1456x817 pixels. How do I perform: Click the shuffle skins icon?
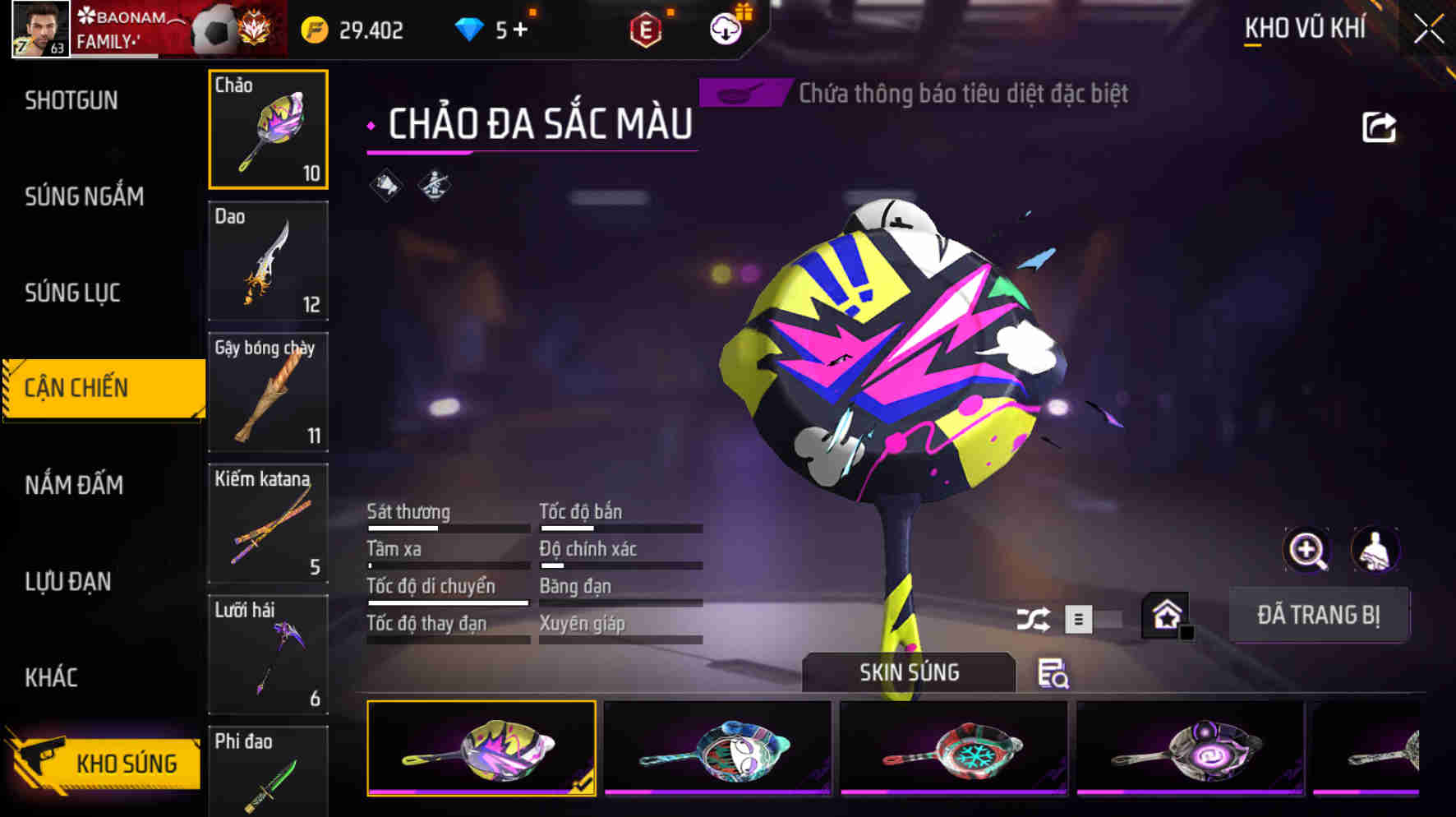pos(1034,619)
